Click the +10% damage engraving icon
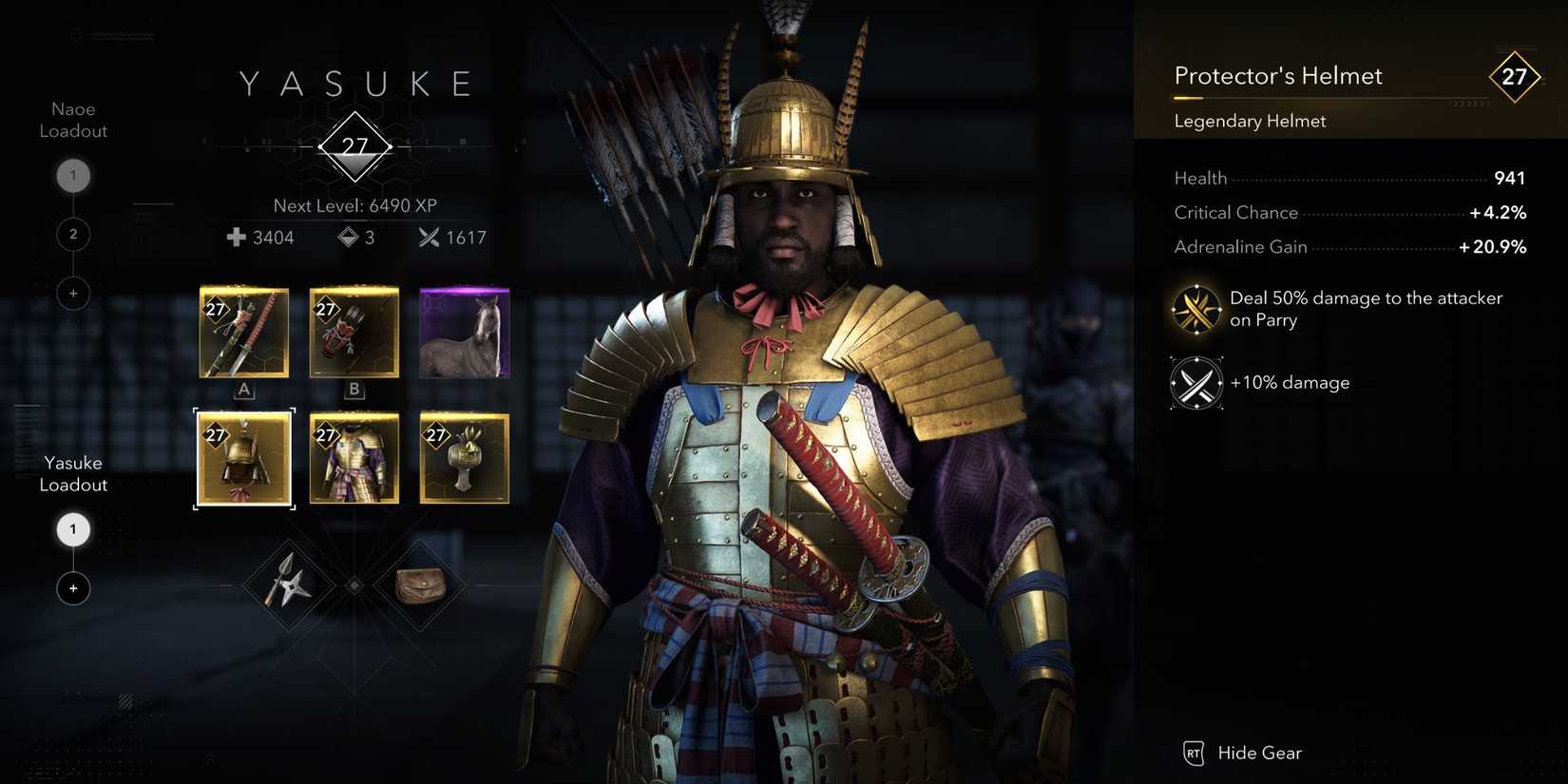The height and width of the screenshot is (784, 1568). pyautogui.click(x=1195, y=383)
